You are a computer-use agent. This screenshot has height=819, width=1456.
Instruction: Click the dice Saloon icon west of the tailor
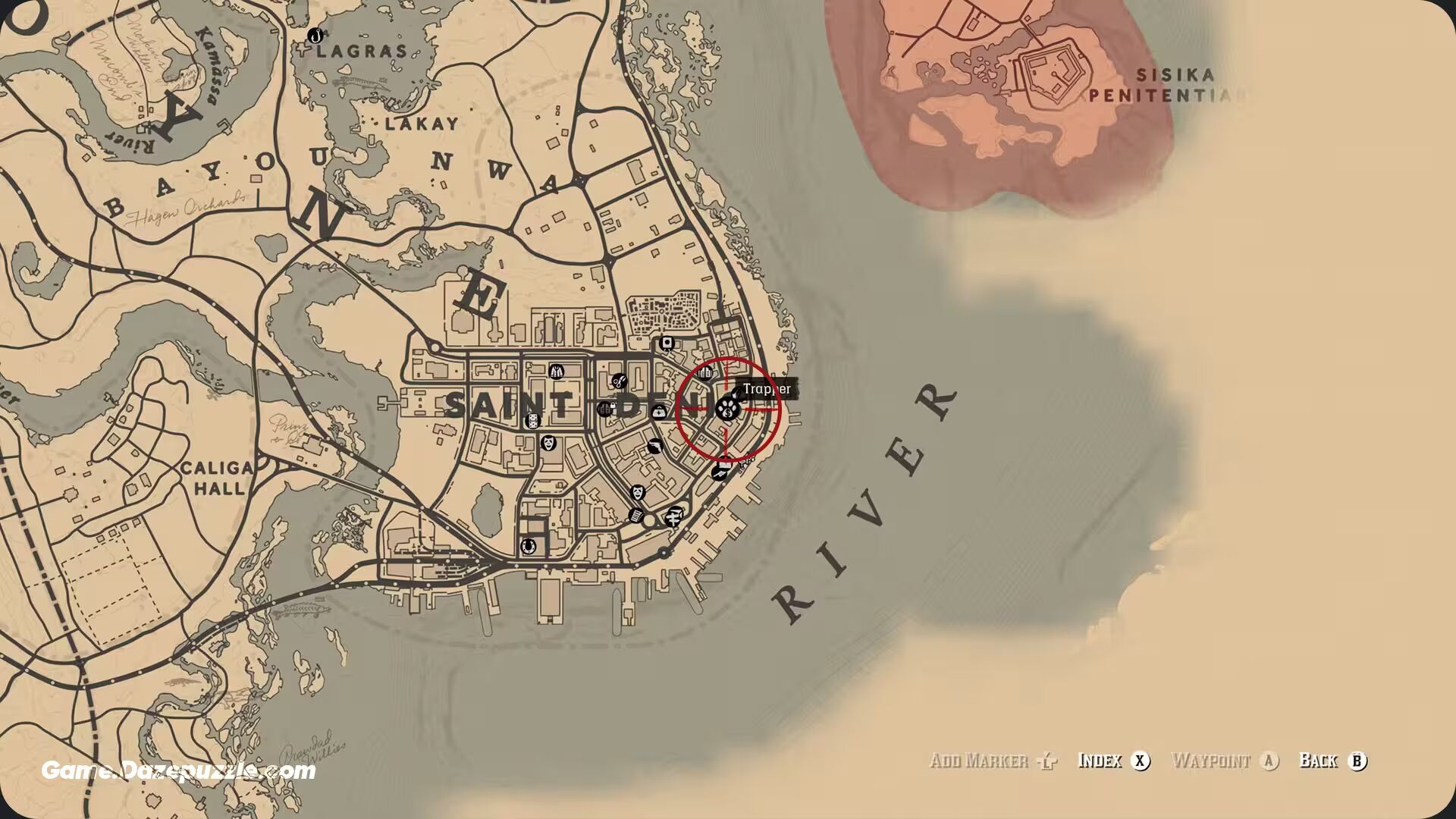[x=532, y=421]
